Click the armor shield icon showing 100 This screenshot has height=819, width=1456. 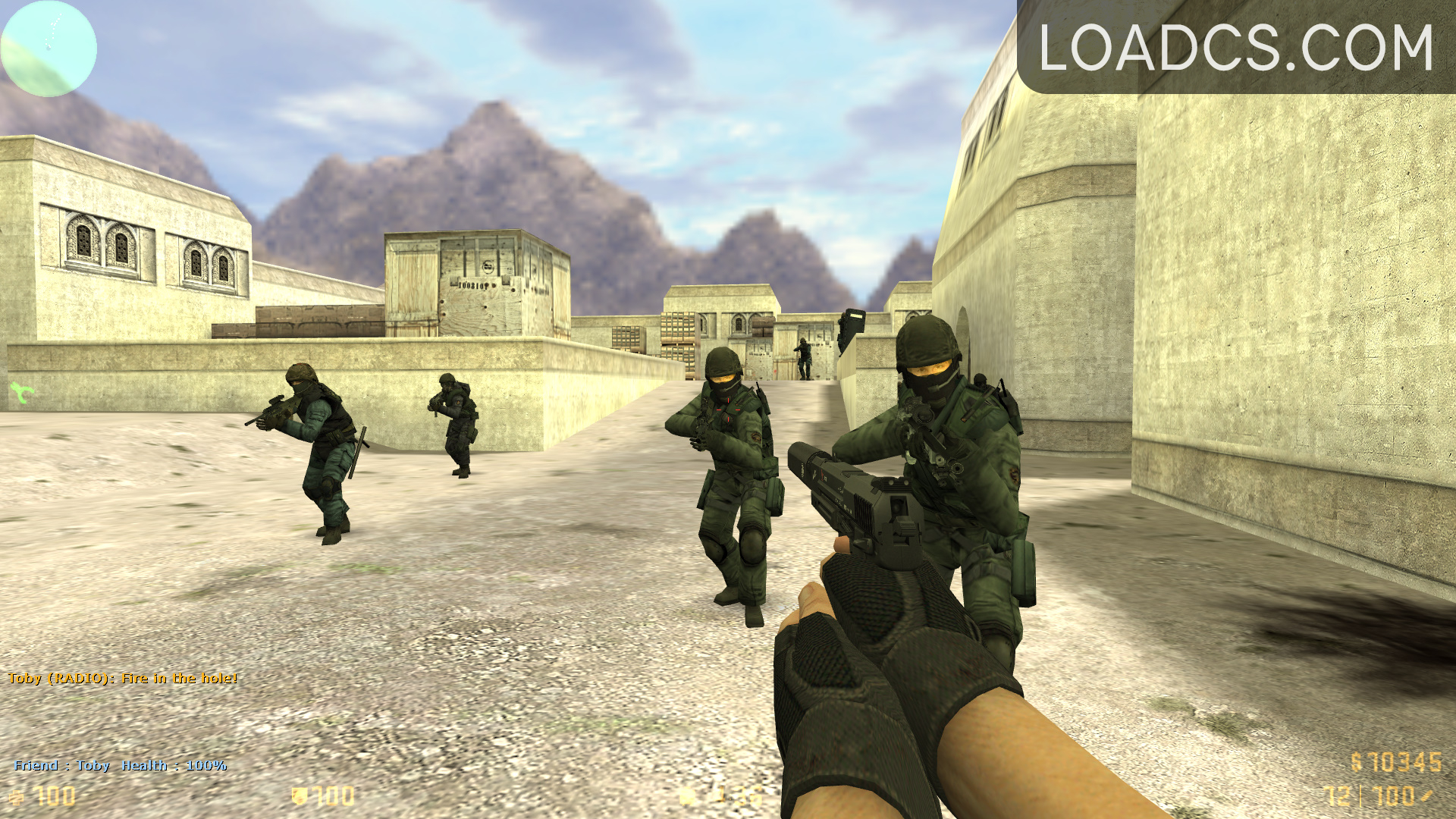(298, 796)
